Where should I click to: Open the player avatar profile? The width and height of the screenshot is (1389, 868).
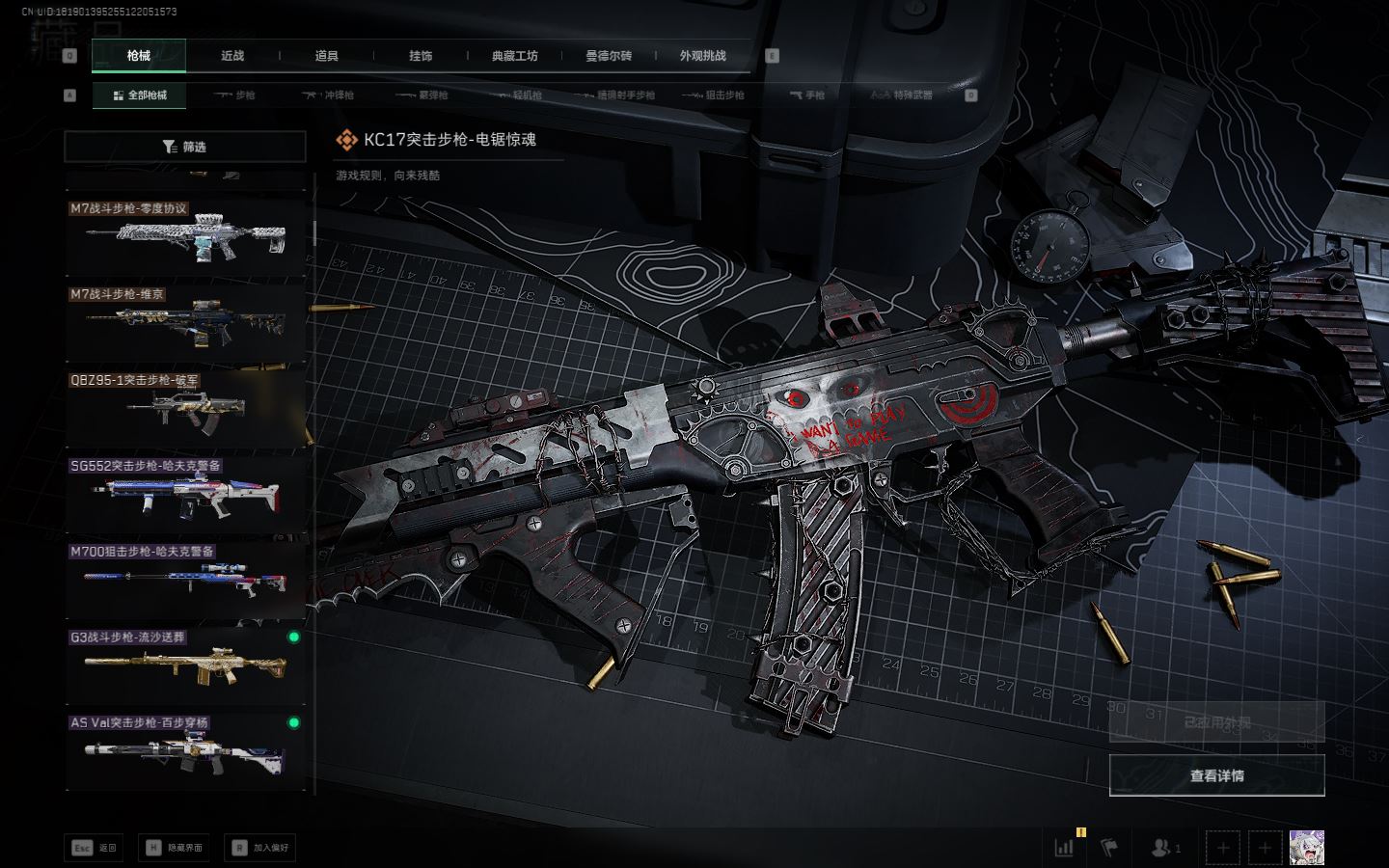[x=1306, y=848]
